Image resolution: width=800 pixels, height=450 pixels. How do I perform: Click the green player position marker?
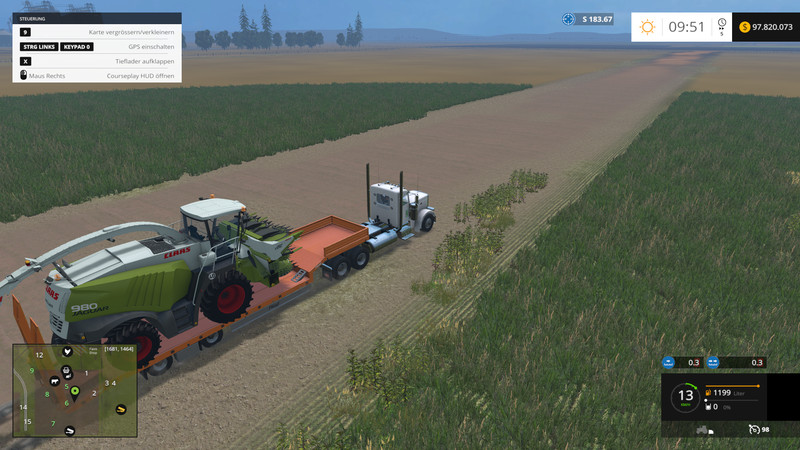[x=74, y=389]
